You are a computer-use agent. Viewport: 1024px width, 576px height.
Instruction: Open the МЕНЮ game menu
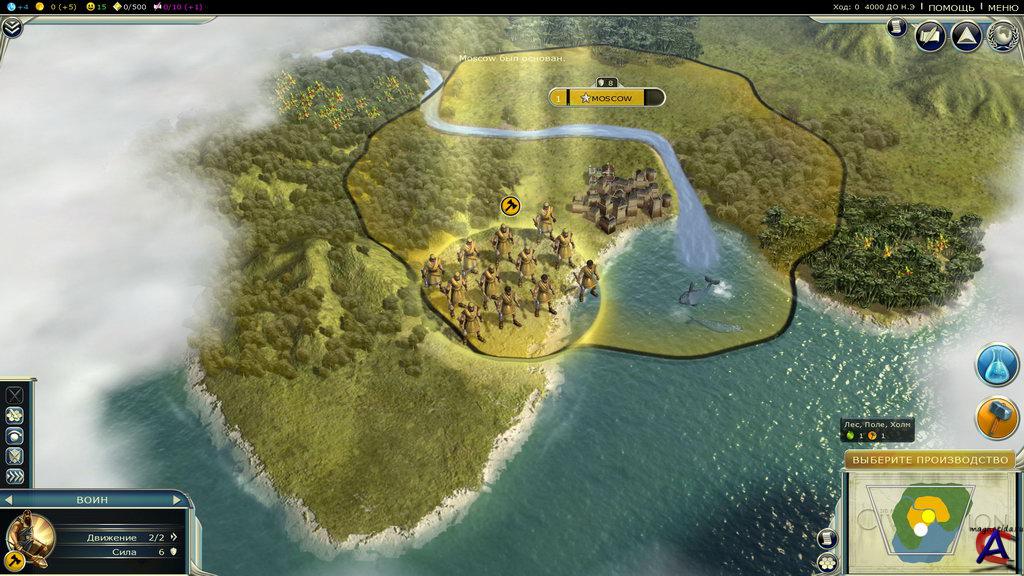(x=1002, y=7)
